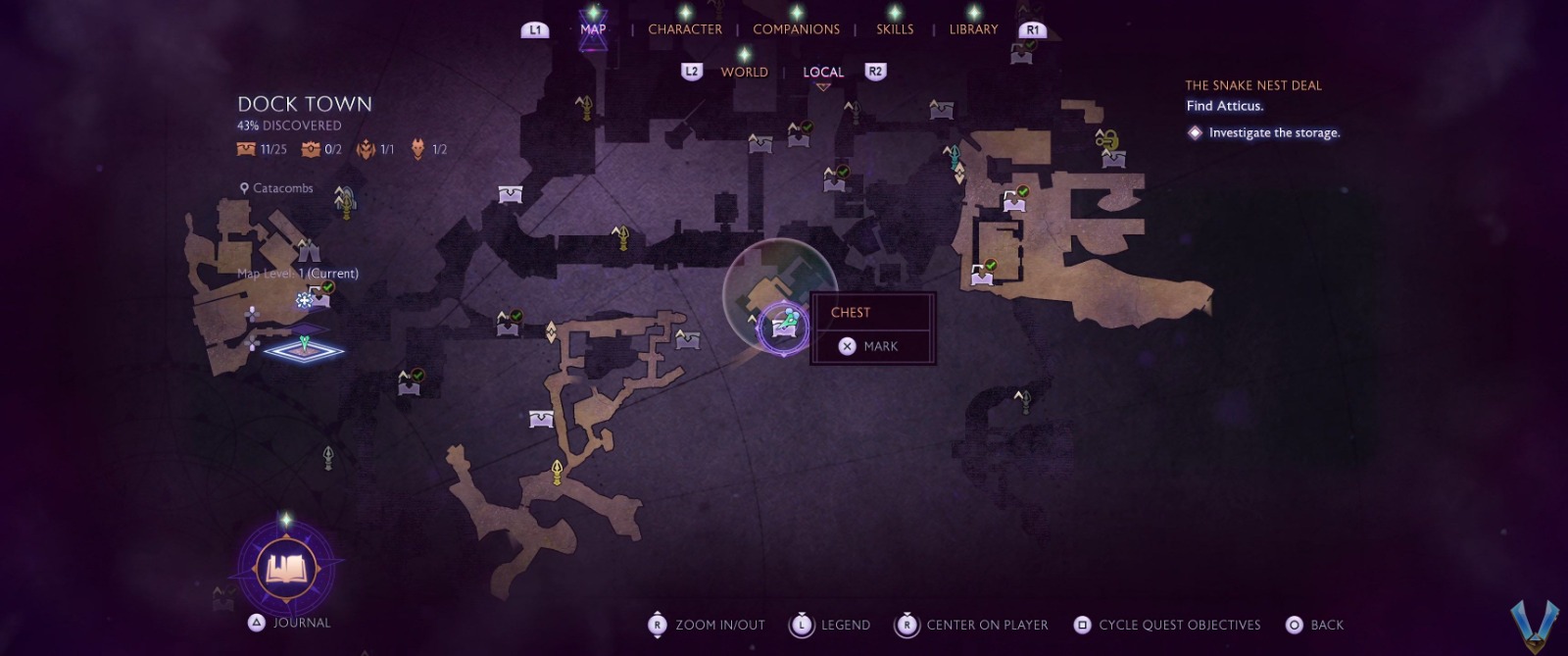Click the Snake Nest Deal quest tracker
Image resolution: width=1568 pixels, height=656 pixels.
click(x=1253, y=85)
